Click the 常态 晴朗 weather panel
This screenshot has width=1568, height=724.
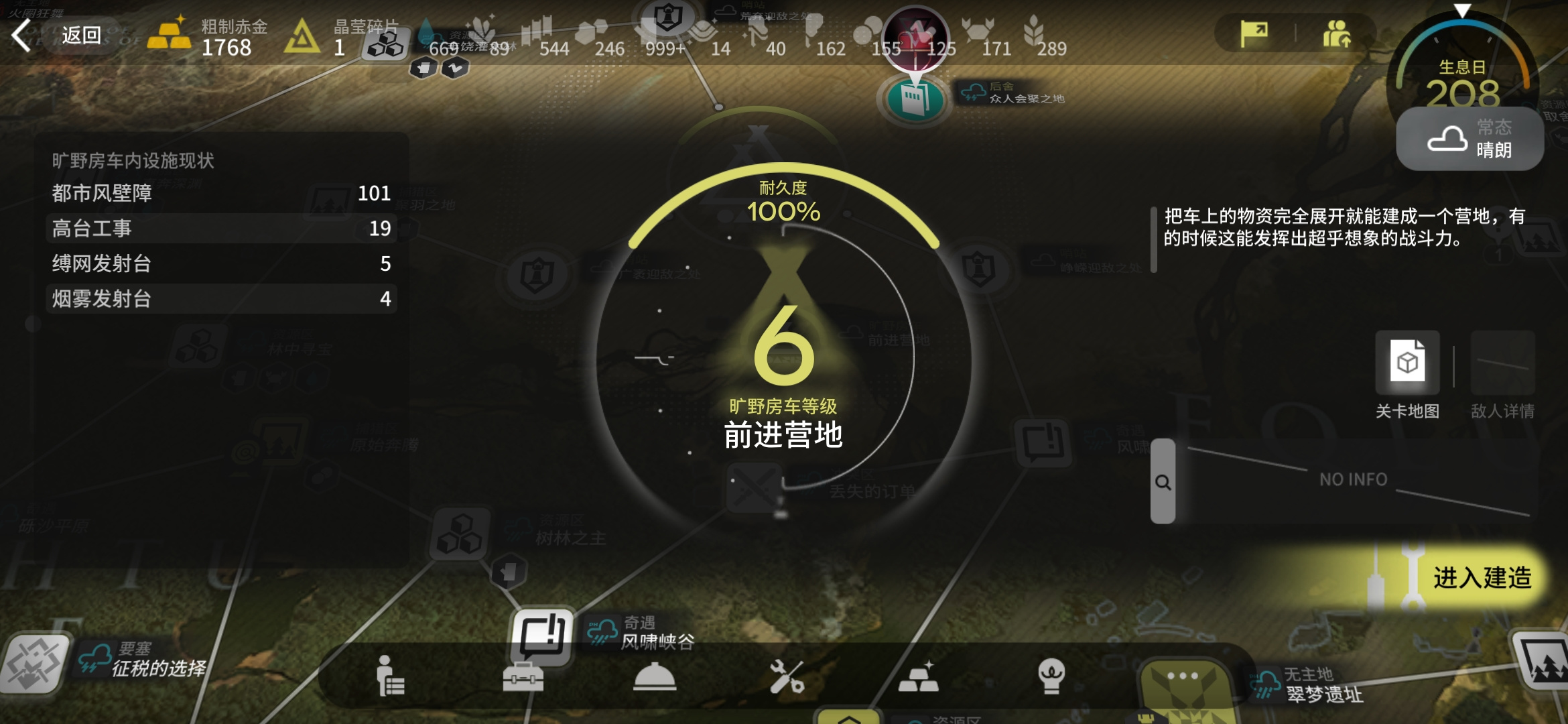1469,139
